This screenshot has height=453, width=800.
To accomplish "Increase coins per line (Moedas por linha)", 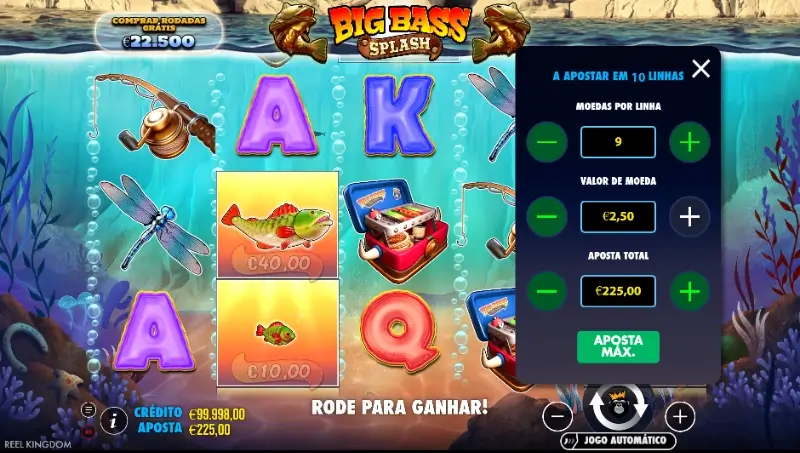I will (x=689, y=142).
